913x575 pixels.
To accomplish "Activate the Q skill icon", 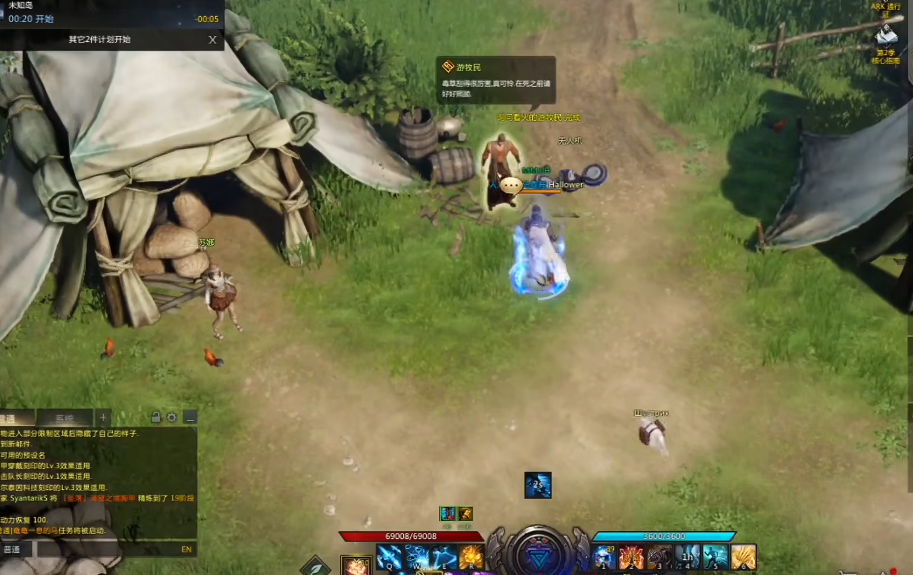I will coord(389,557).
